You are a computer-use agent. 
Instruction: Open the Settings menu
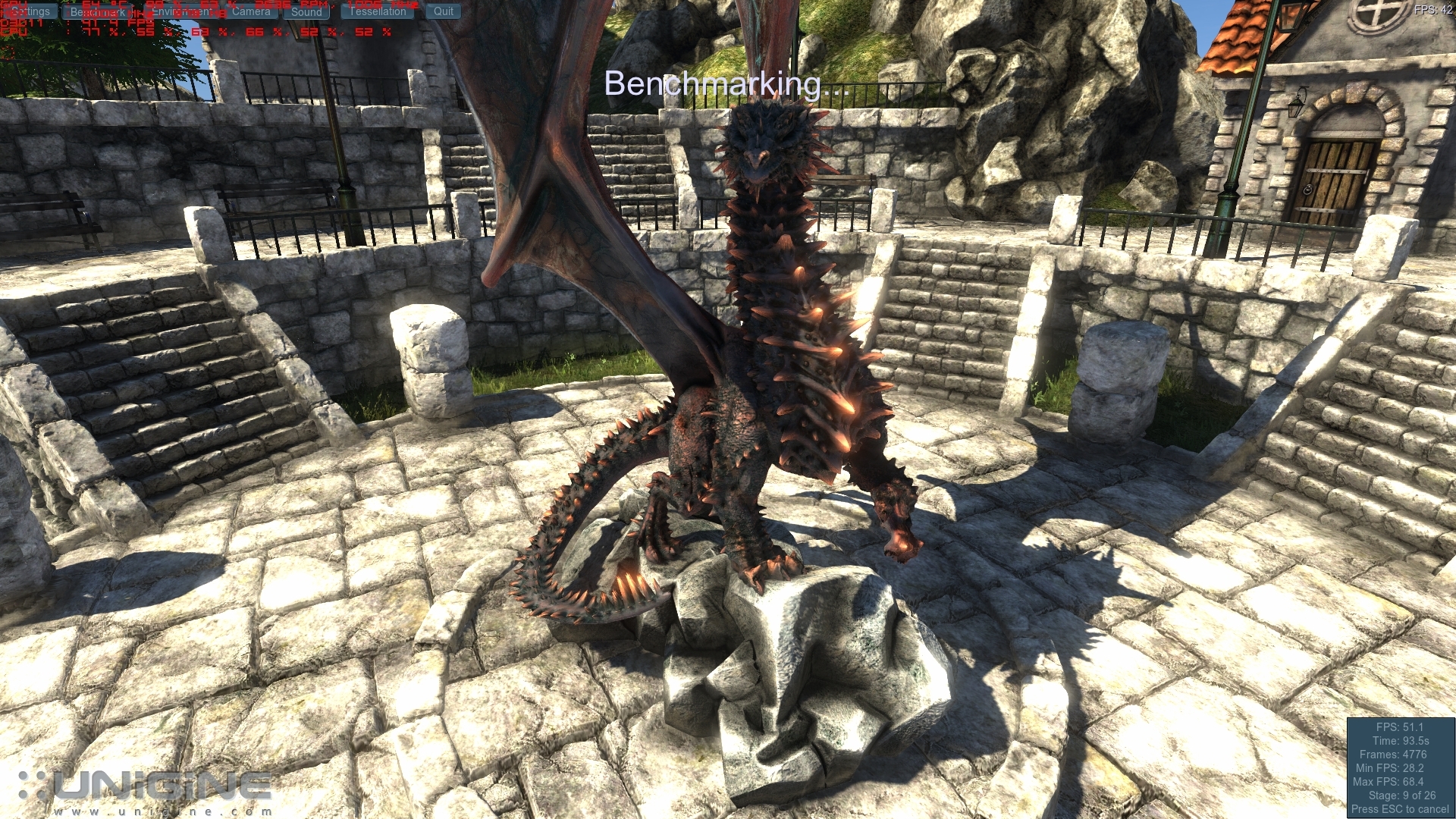pyautogui.click(x=30, y=11)
